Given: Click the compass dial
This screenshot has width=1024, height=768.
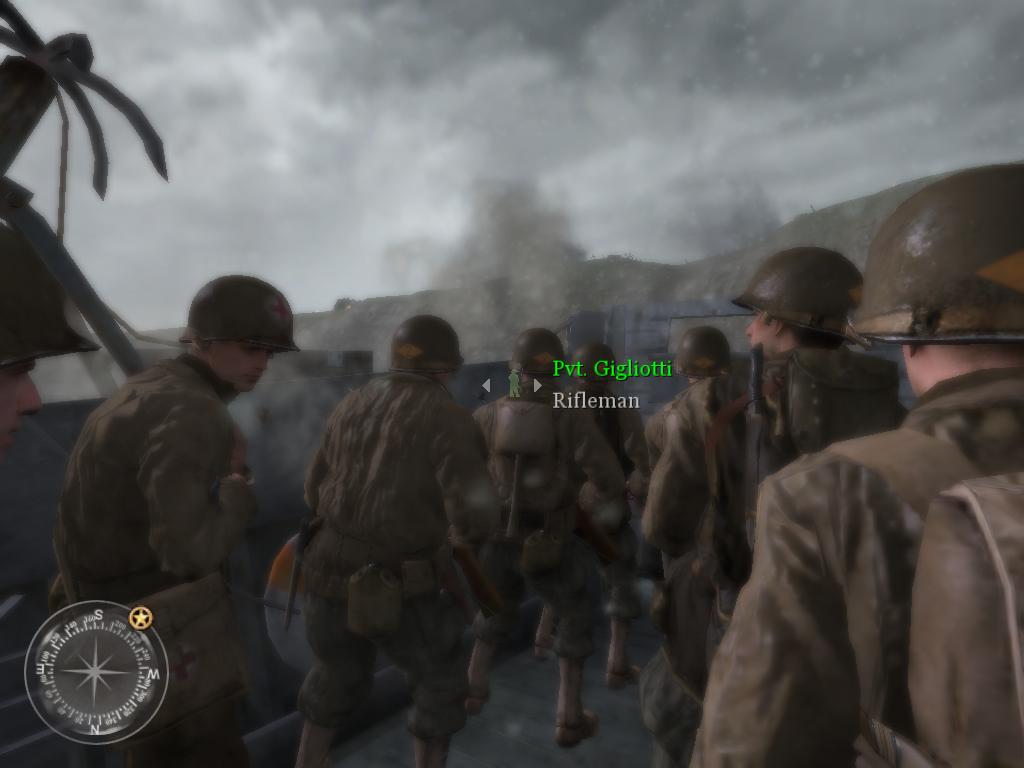Looking at the screenshot, I should [x=96, y=672].
